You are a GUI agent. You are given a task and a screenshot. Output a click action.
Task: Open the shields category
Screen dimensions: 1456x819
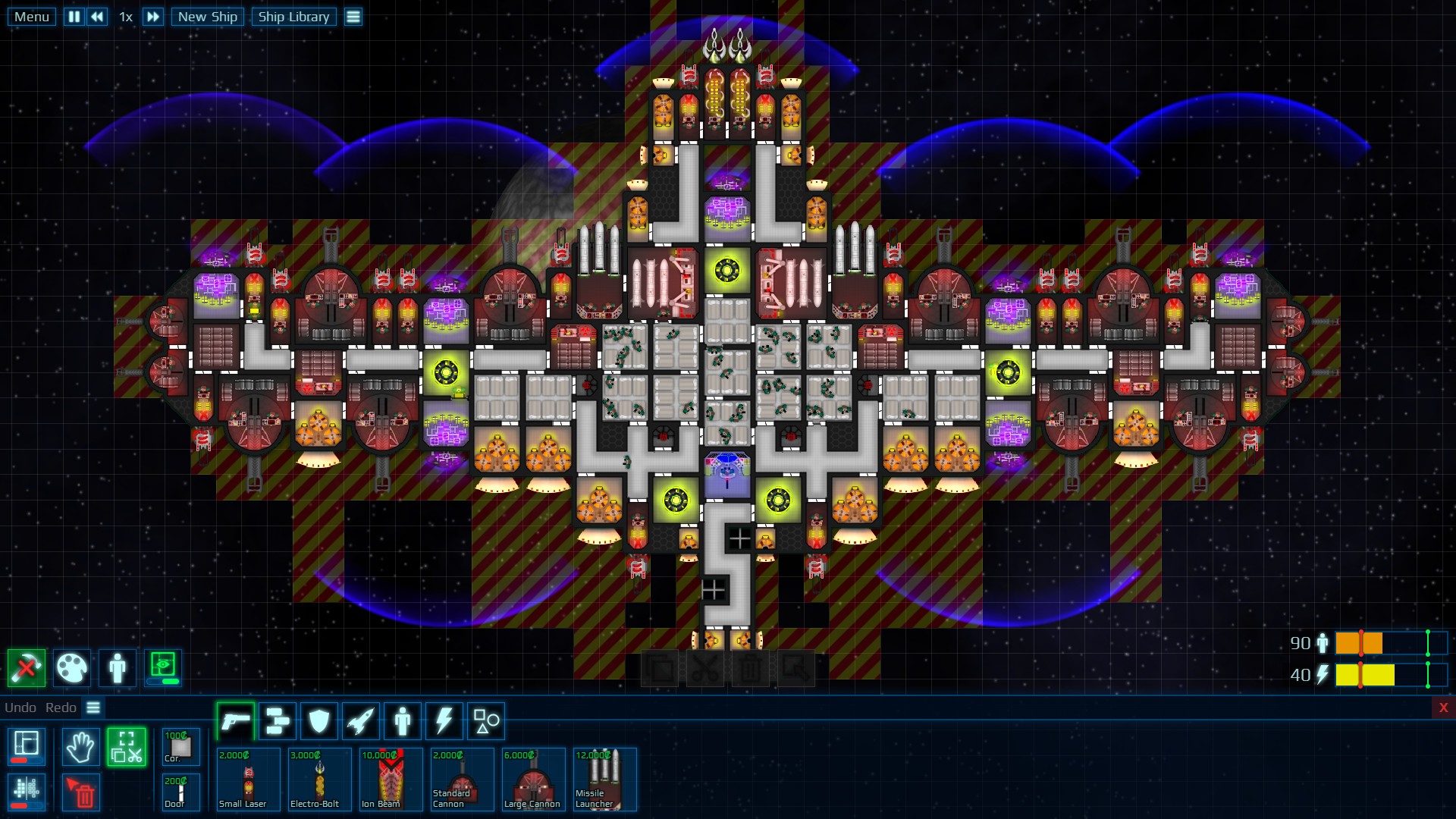(x=318, y=720)
